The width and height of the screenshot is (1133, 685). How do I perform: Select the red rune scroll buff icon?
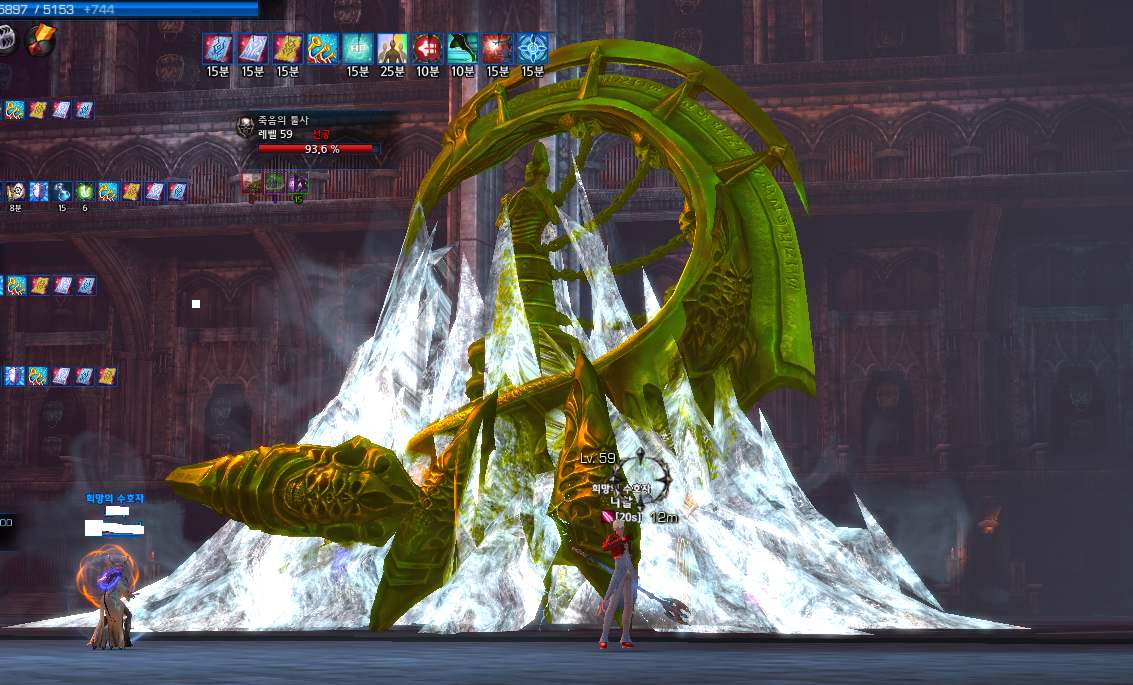pyautogui.click(x=218, y=48)
